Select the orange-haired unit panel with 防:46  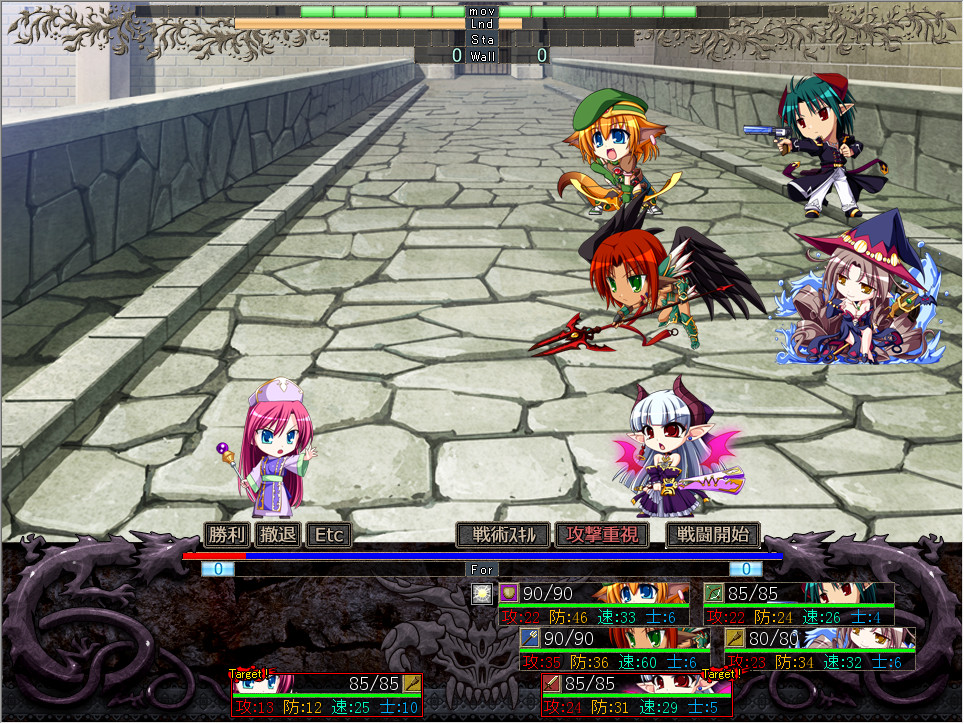click(x=593, y=604)
